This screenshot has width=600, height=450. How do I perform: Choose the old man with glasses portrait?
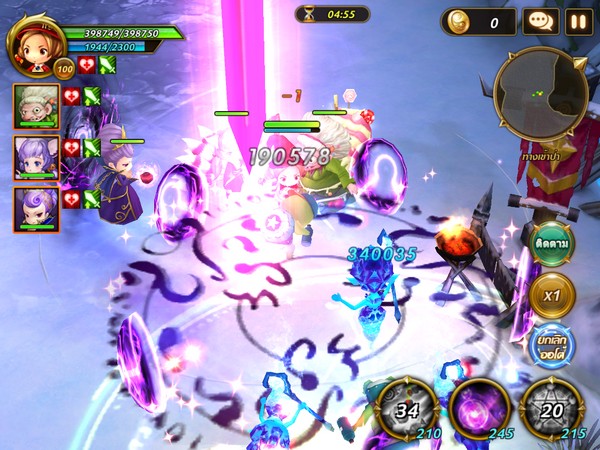pos(35,106)
